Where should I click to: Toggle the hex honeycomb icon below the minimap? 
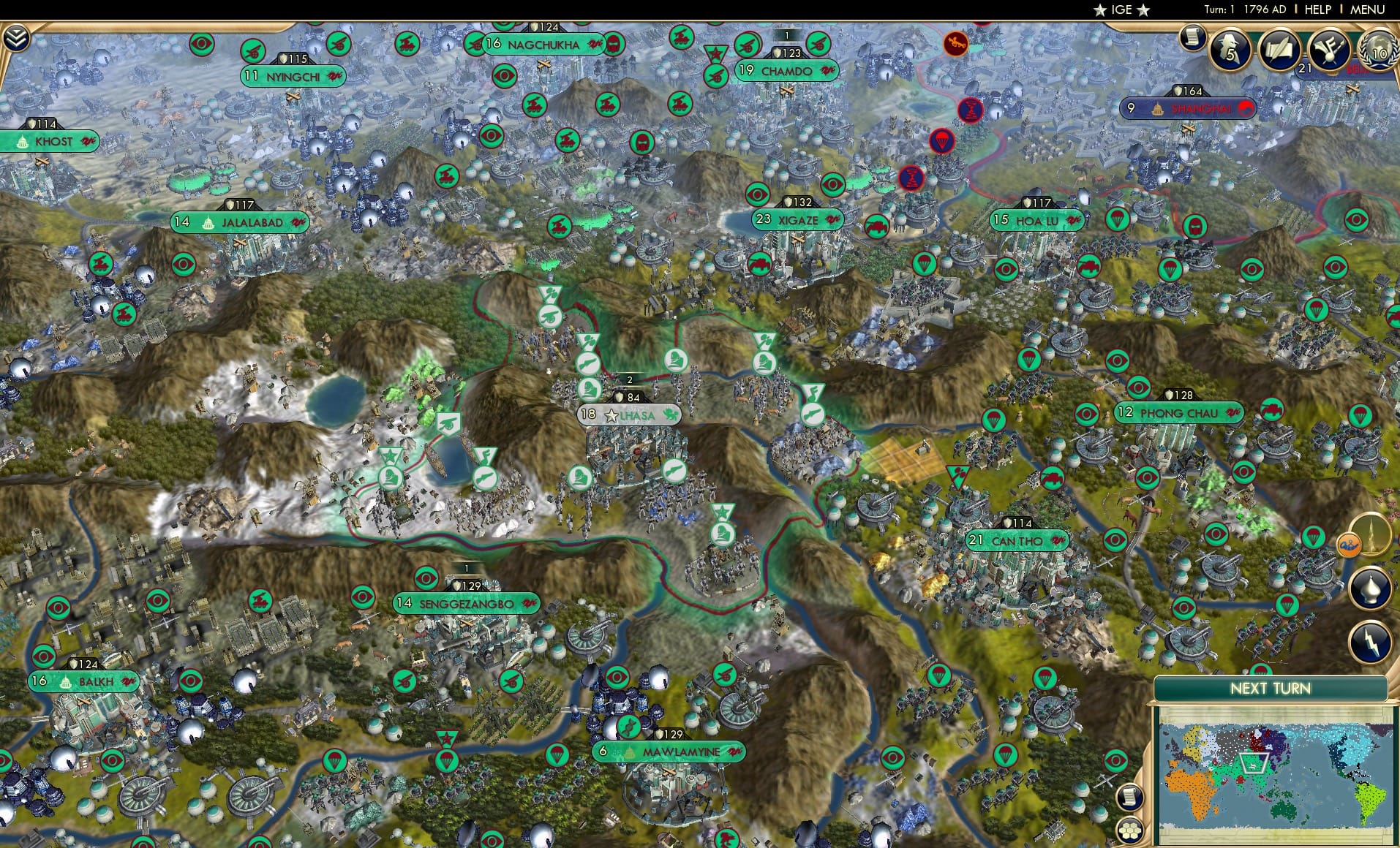click(x=1131, y=829)
